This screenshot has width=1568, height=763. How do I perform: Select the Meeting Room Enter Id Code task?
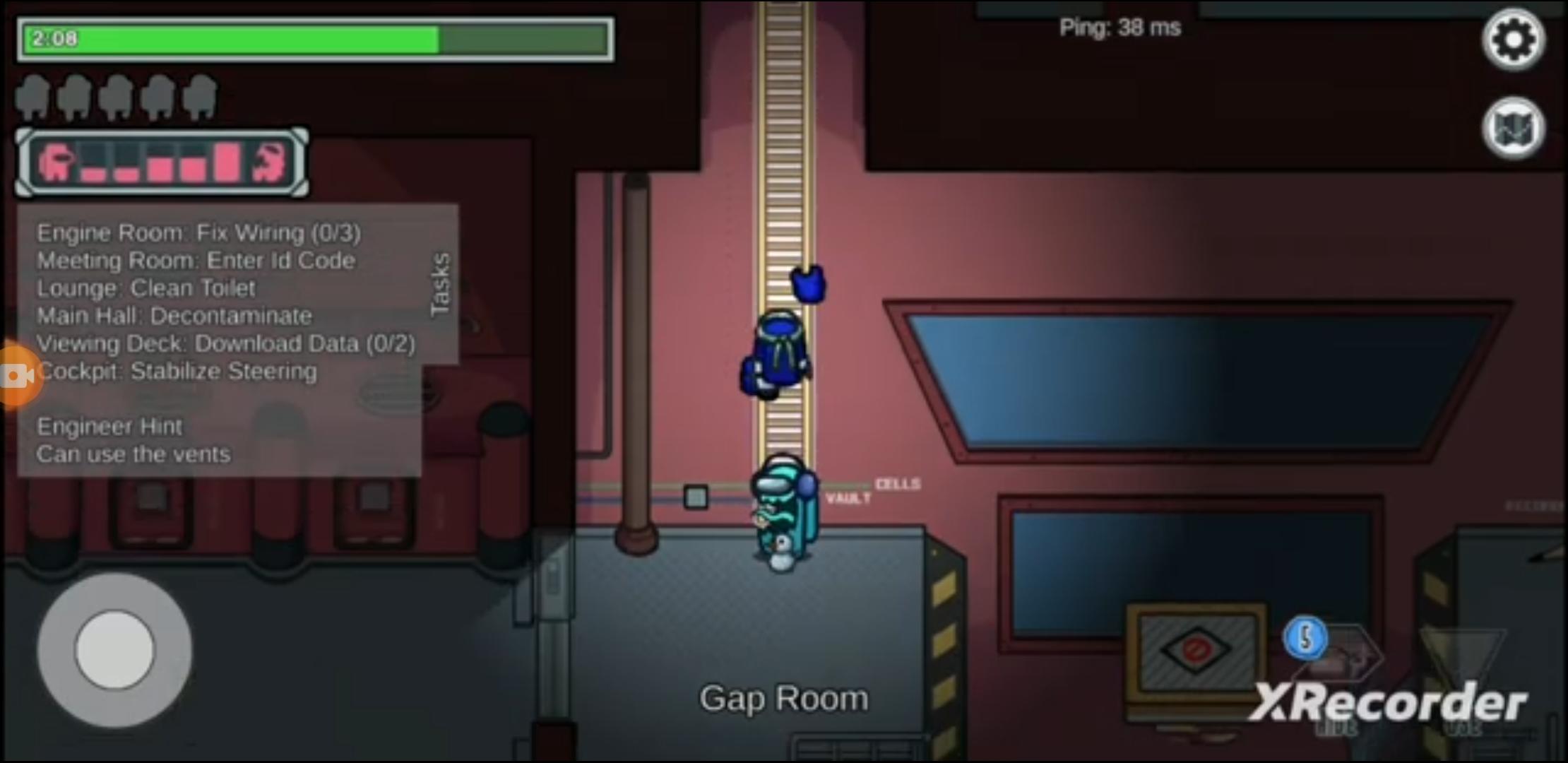[196, 260]
